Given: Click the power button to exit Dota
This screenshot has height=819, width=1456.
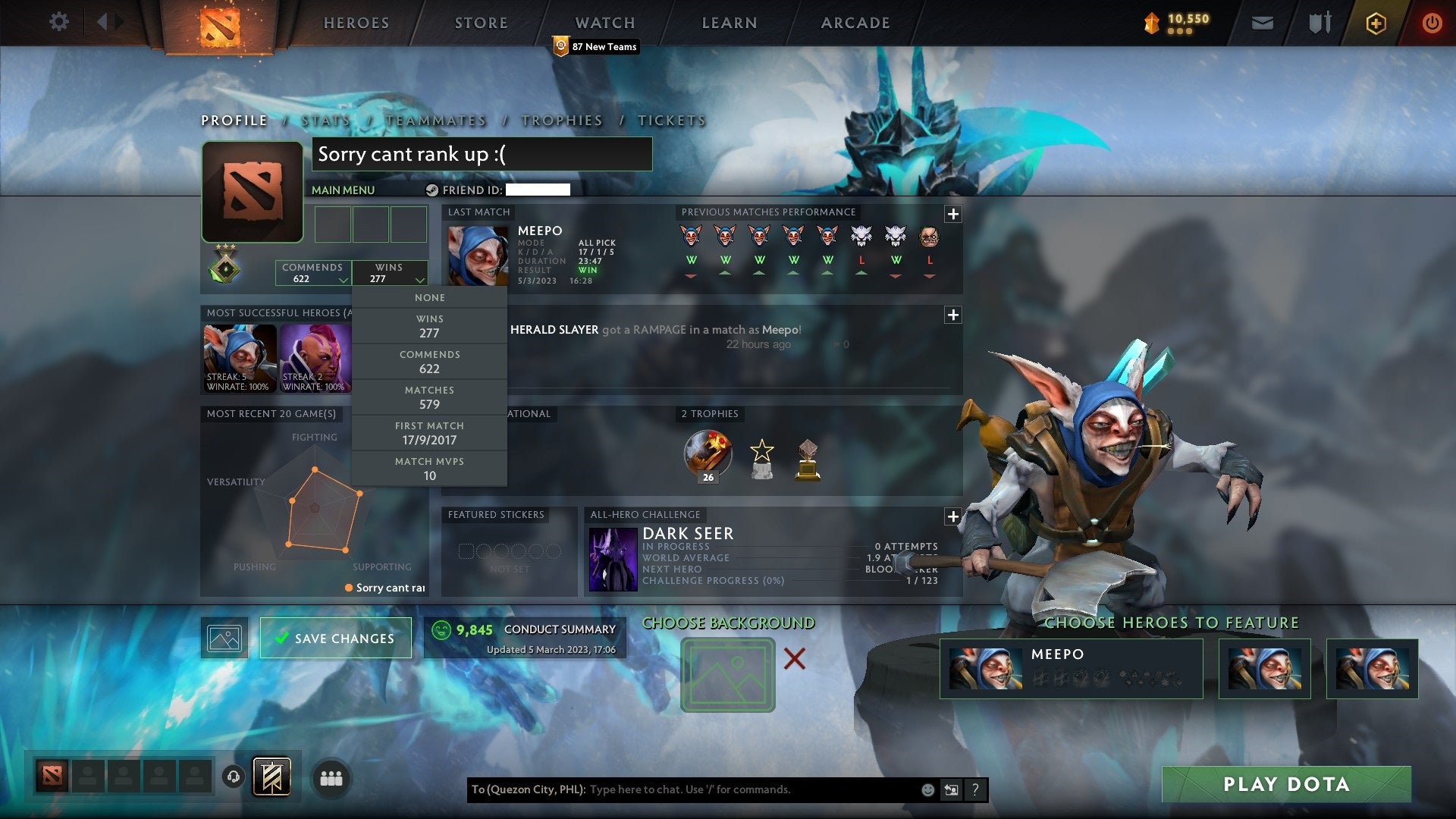Looking at the screenshot, I should (x=1432, y=23).
